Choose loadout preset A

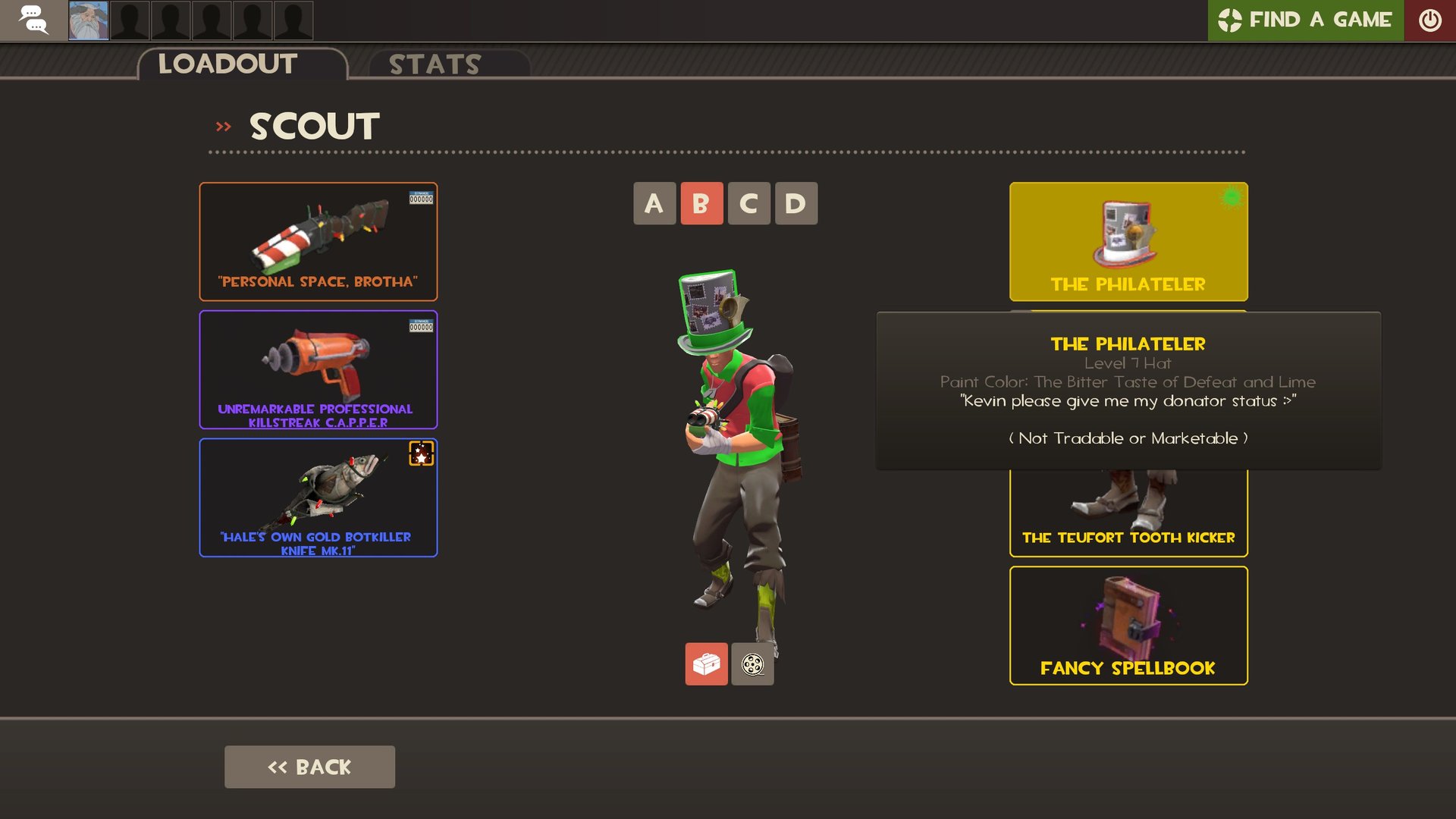(x=654, y=203)
